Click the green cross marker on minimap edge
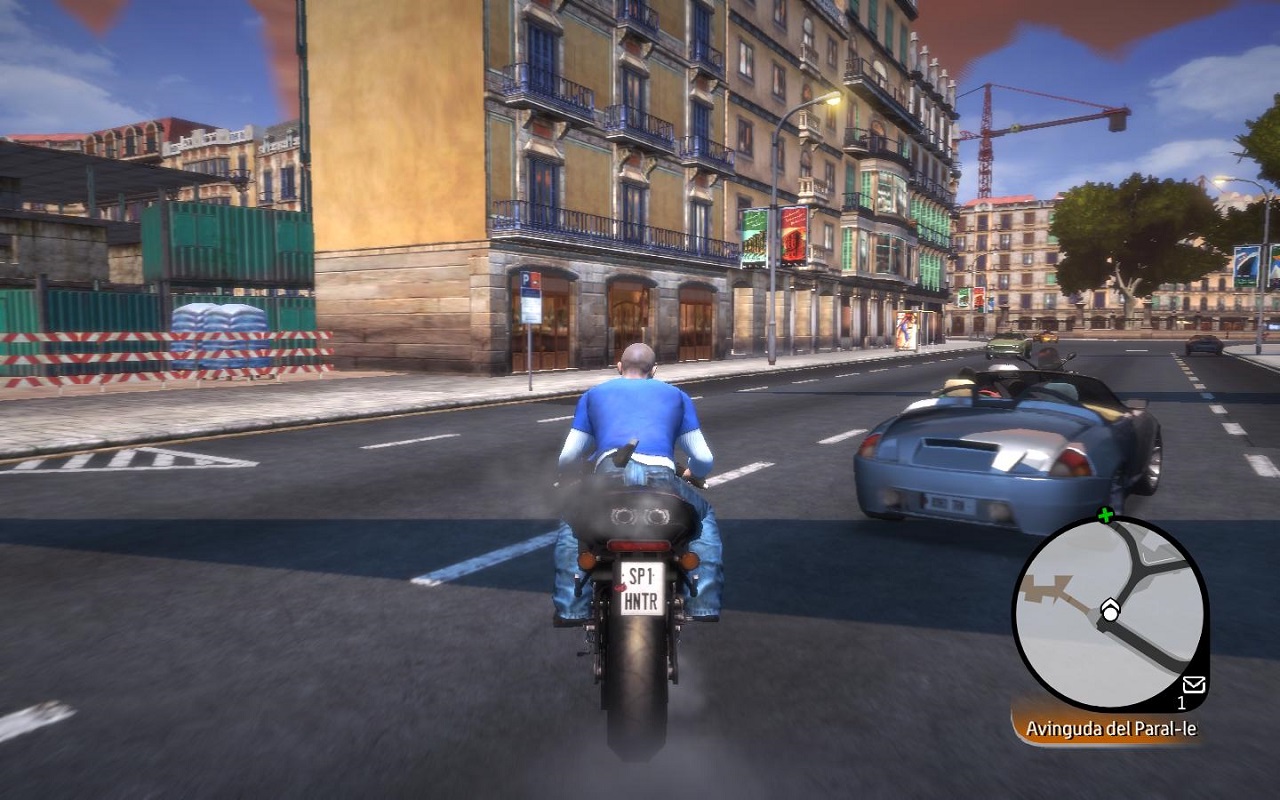 click(x=1105, y=516)
